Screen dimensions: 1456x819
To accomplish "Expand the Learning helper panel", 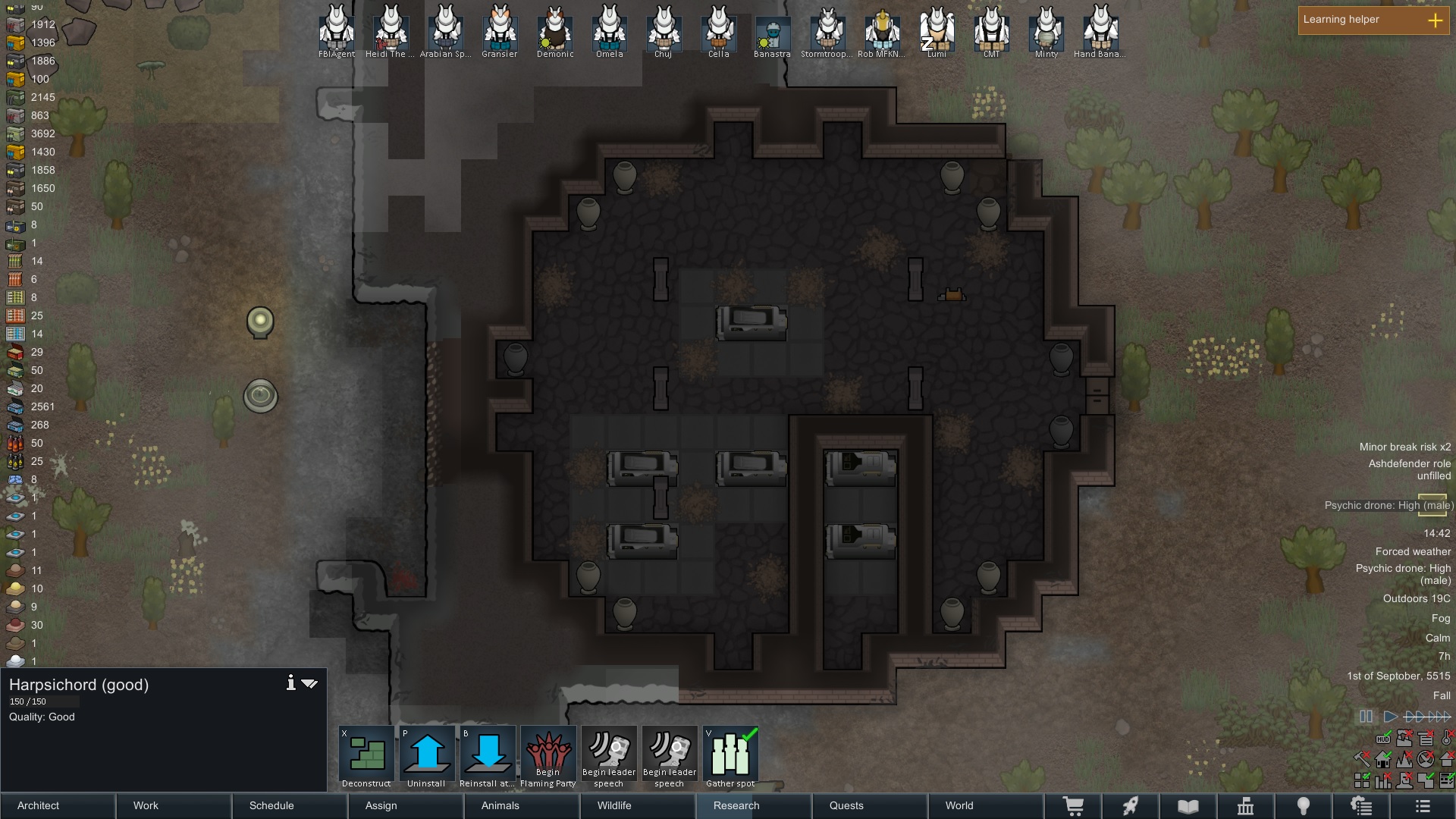I will click(1436, 21).
